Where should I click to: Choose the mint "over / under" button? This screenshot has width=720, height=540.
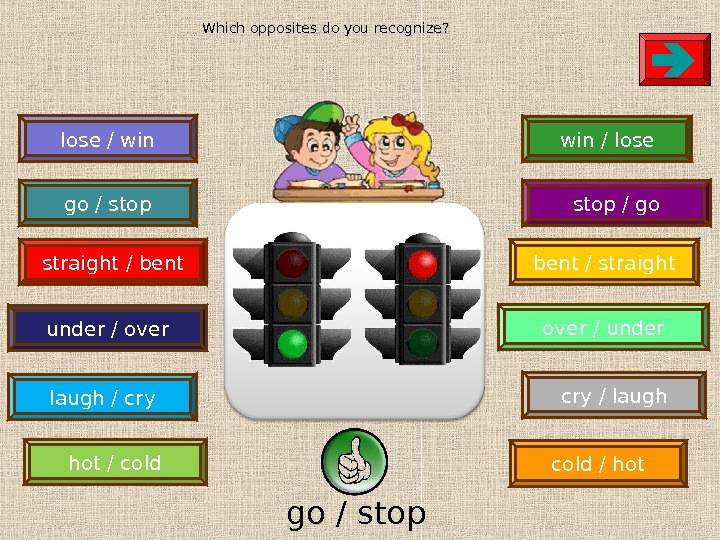(603, 328)
